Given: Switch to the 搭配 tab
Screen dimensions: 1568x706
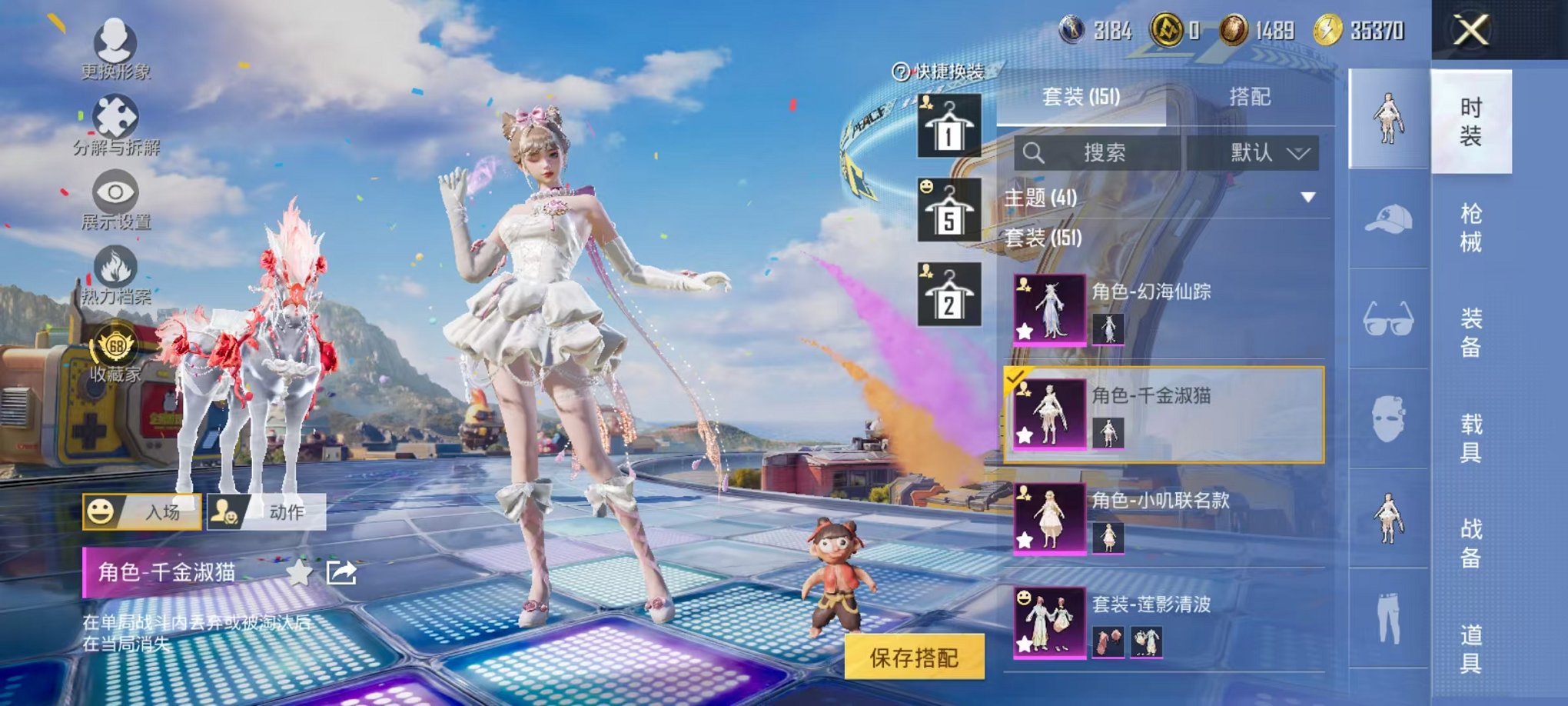Looking at the screenshot, I should click(x=1250, y=94).
